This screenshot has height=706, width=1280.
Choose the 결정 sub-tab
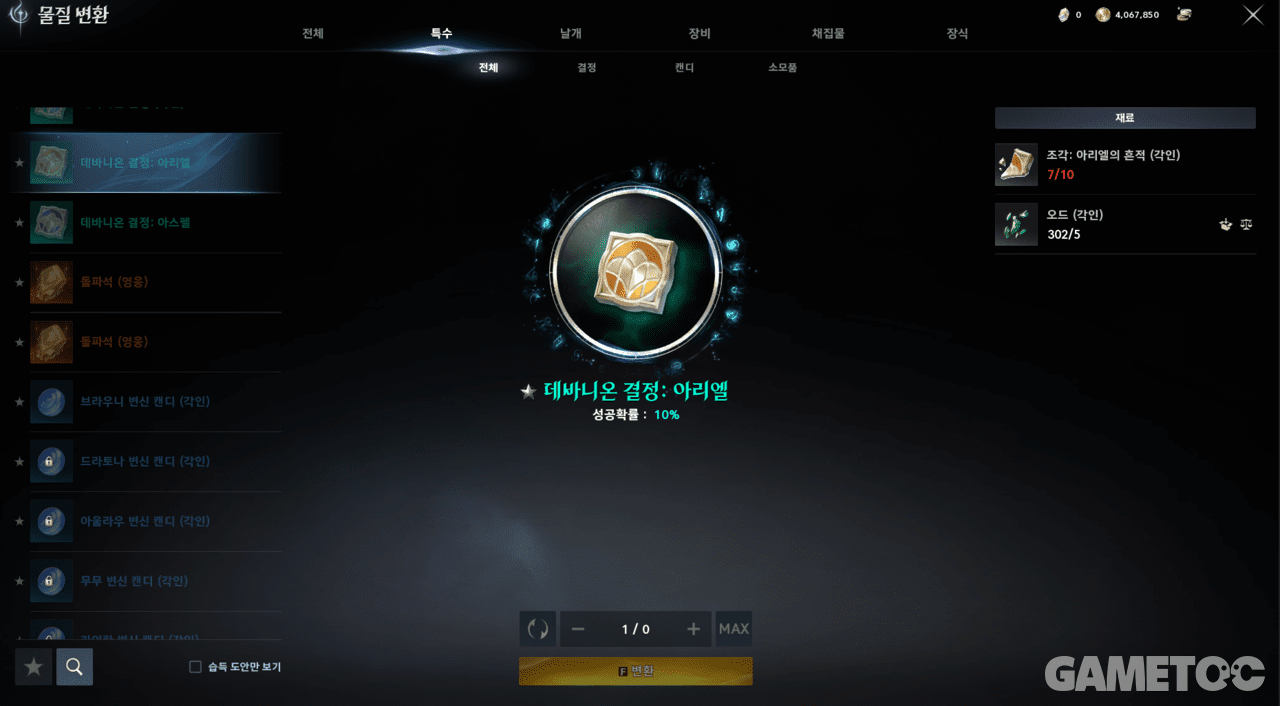(x=586, y=68)
